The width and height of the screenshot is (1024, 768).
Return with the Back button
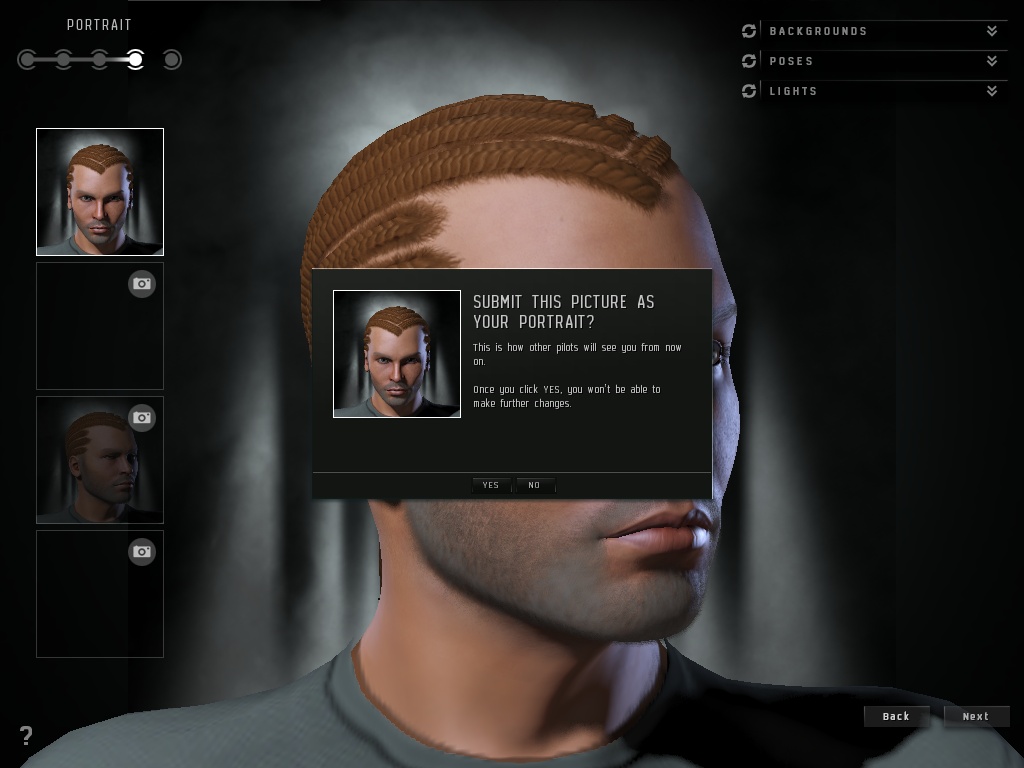[x=896, y=716]
